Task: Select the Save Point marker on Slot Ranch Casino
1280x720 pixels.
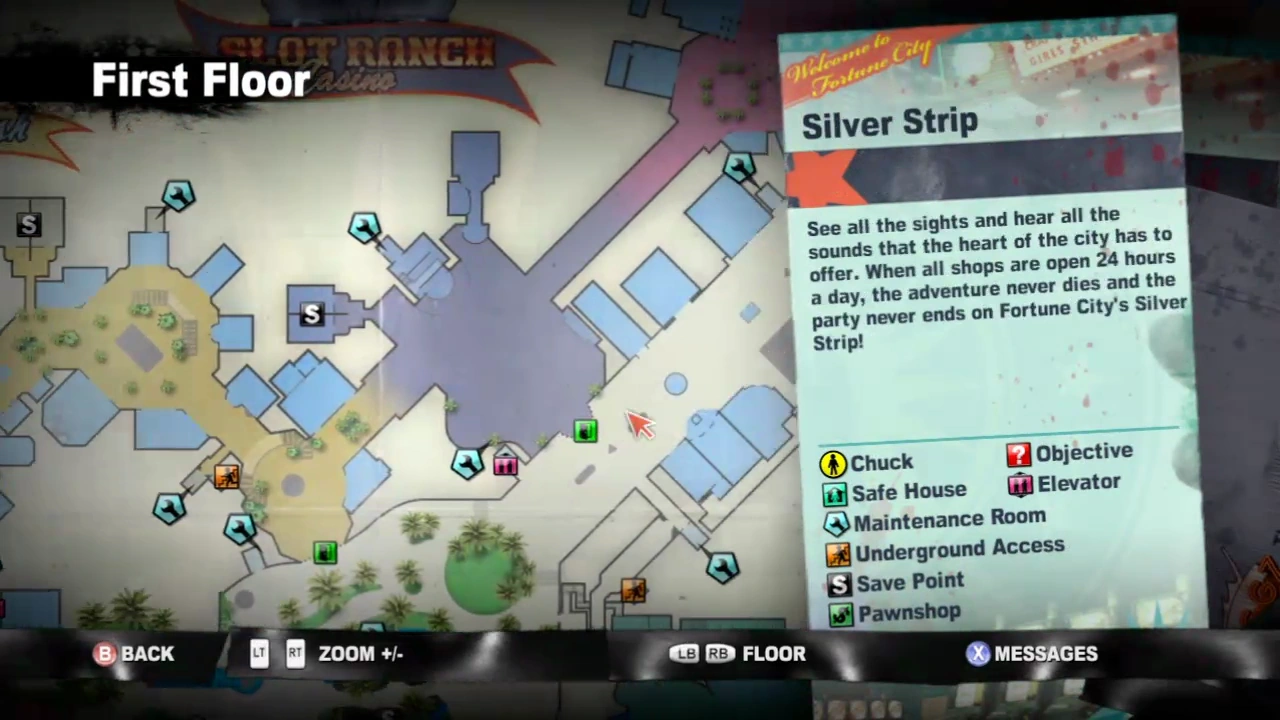Action: coord(310,315)
